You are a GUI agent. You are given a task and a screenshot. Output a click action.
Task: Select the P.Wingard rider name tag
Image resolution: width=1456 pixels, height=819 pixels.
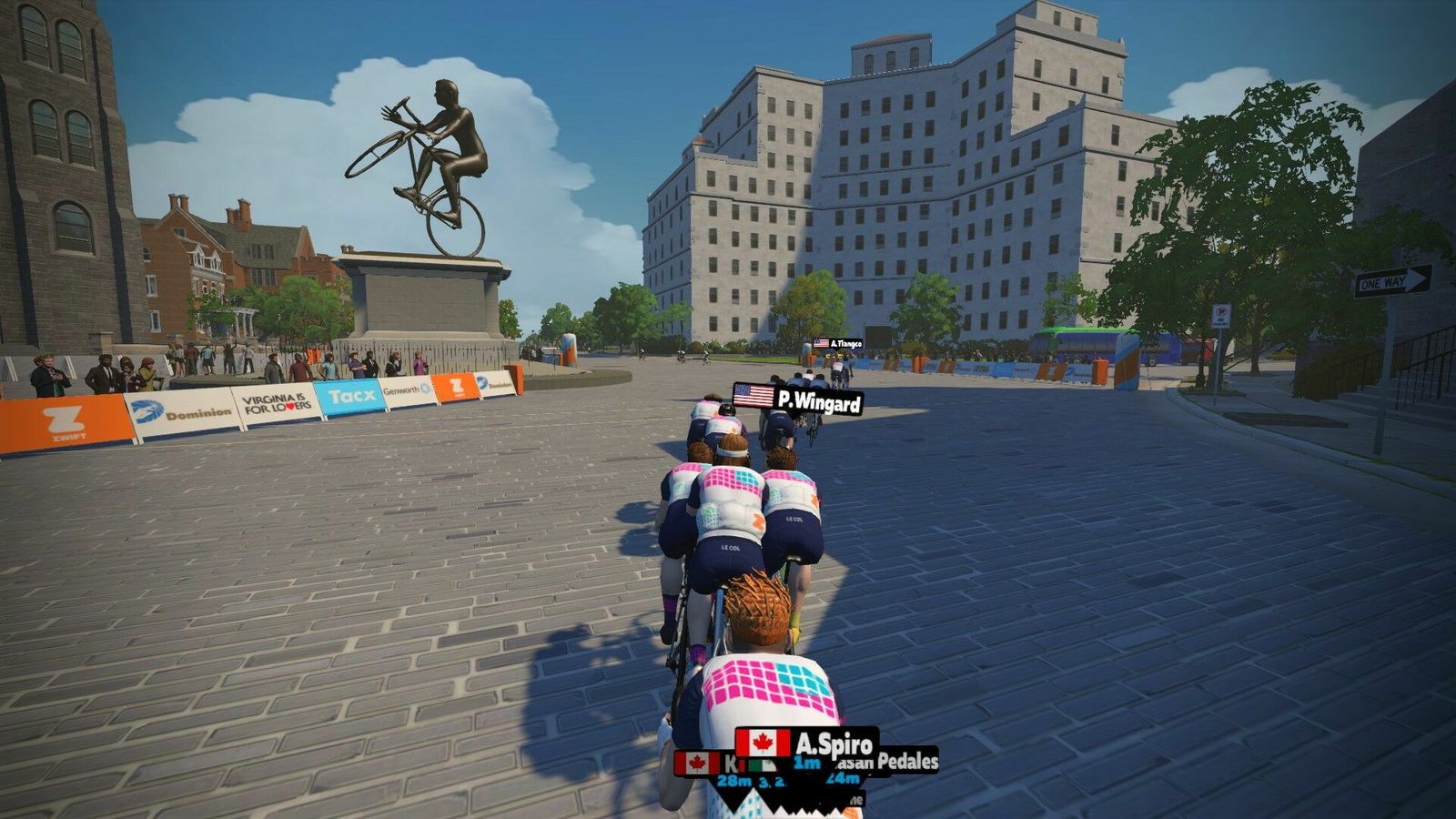[798, 399]
